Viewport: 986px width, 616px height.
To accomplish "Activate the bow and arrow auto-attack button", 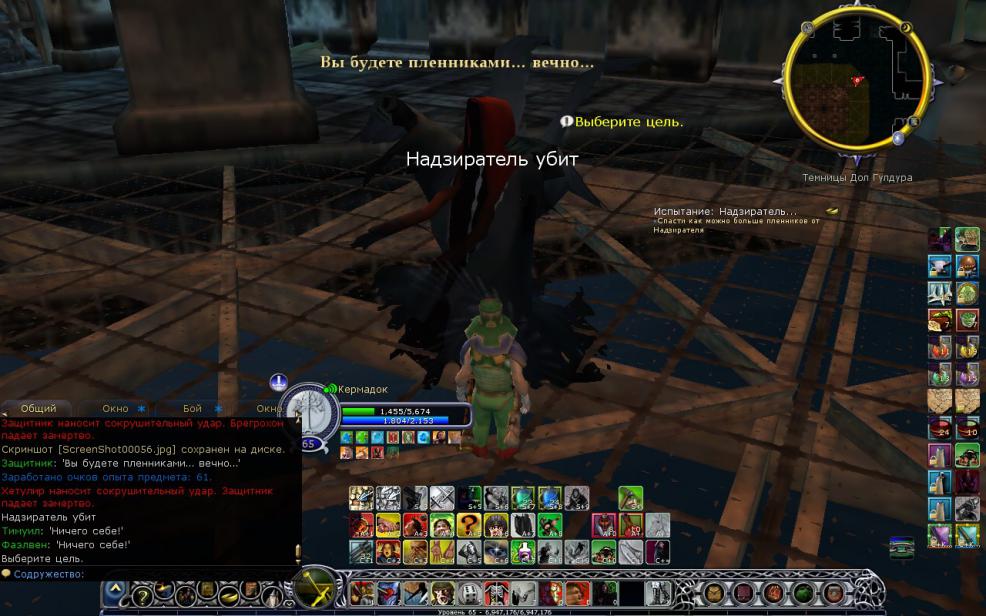I will pos(318,587).
